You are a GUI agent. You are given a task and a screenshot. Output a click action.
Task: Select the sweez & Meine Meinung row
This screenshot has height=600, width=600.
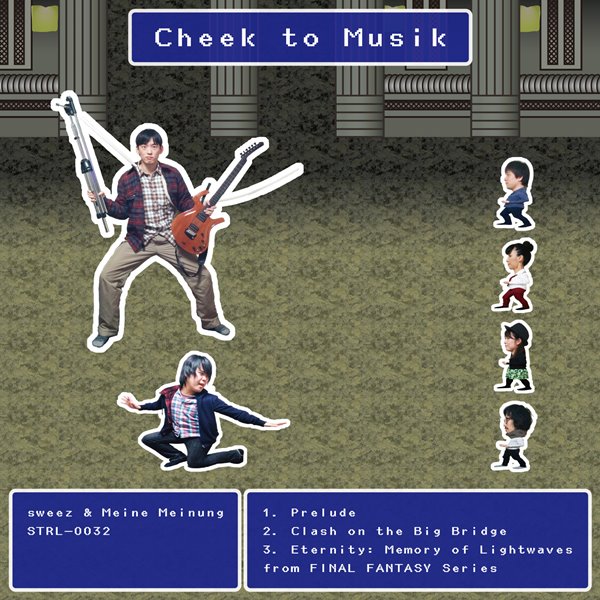pos(127,513)
